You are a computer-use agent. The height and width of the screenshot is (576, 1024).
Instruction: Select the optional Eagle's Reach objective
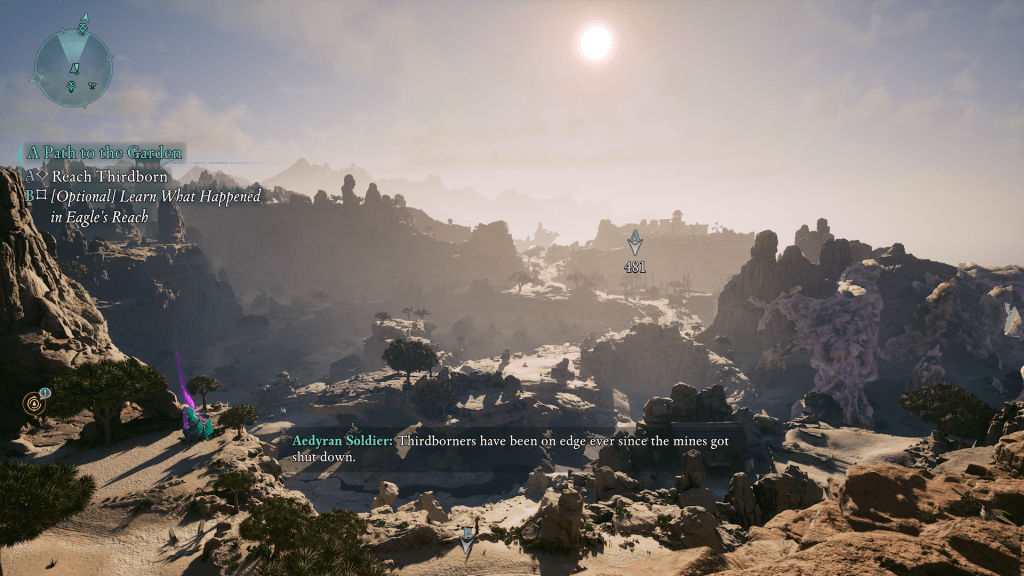155,206
